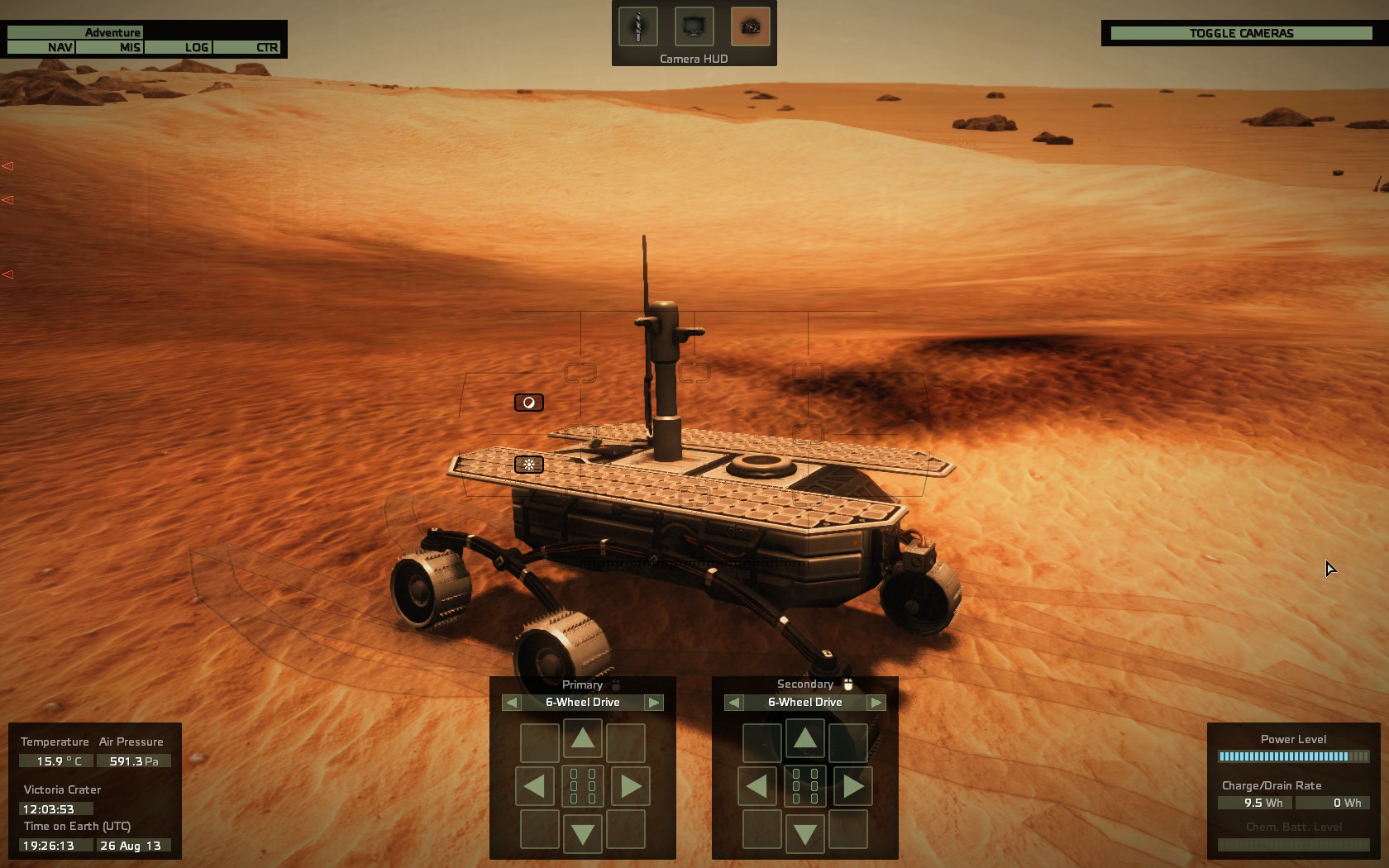The height and width of the screenshot is (868, 1389).
Task: Click the sun symbol icon on the solar panel
Action: coord(529,465)
